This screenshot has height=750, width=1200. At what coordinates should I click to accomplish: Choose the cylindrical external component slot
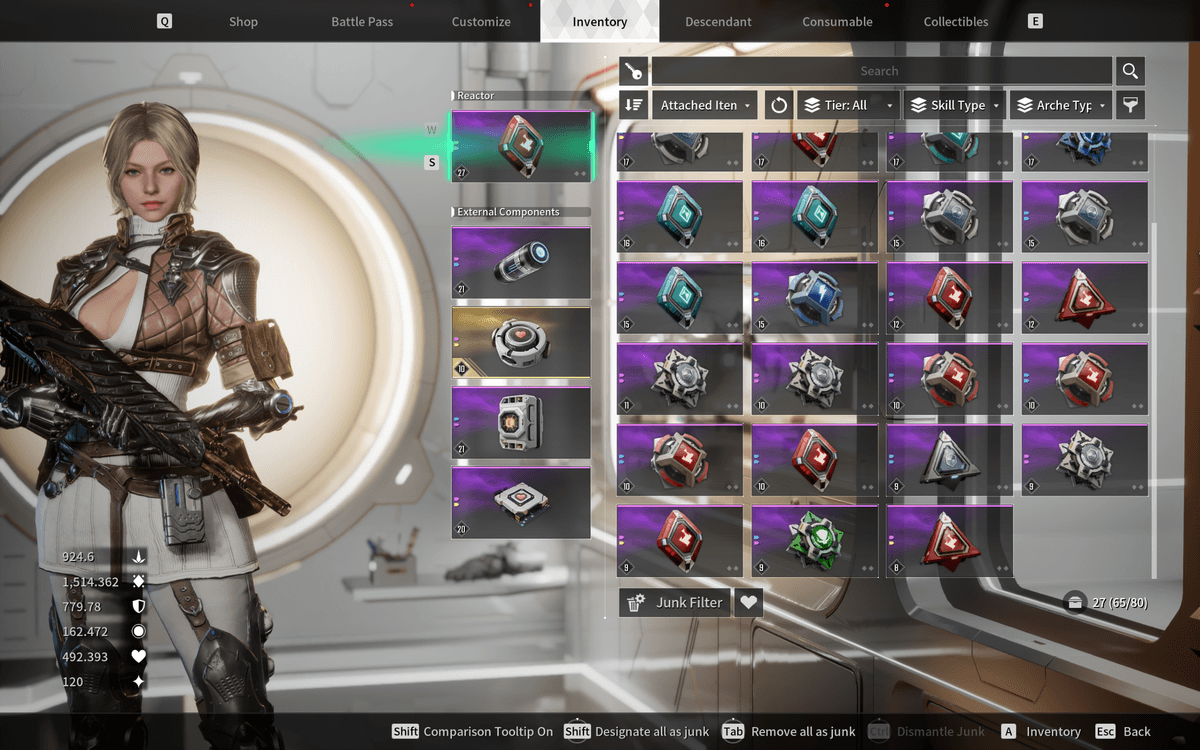[521, 262]
